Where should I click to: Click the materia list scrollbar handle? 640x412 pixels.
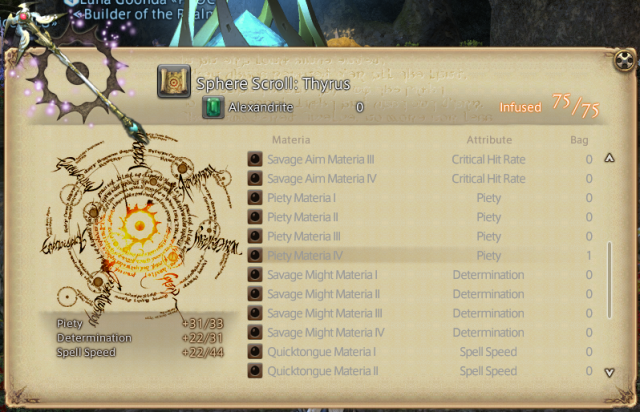point(609,275)
